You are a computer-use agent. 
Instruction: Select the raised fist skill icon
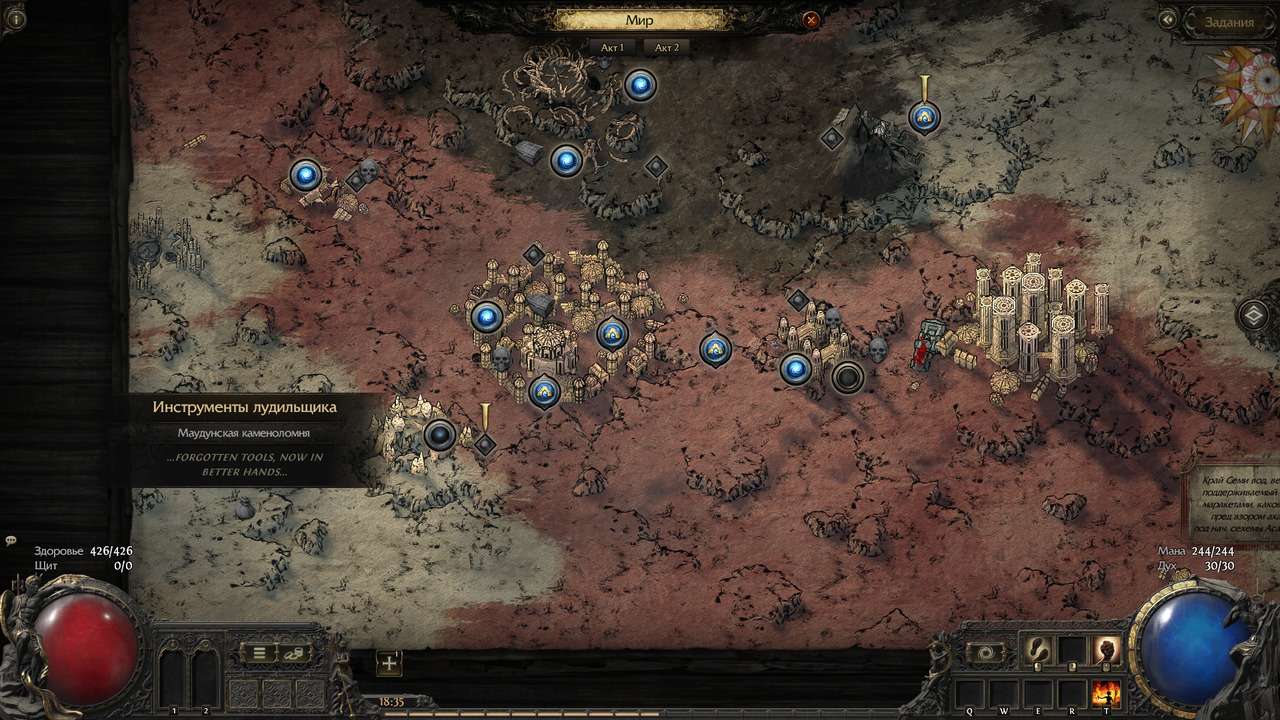(x=1106, y=650)
